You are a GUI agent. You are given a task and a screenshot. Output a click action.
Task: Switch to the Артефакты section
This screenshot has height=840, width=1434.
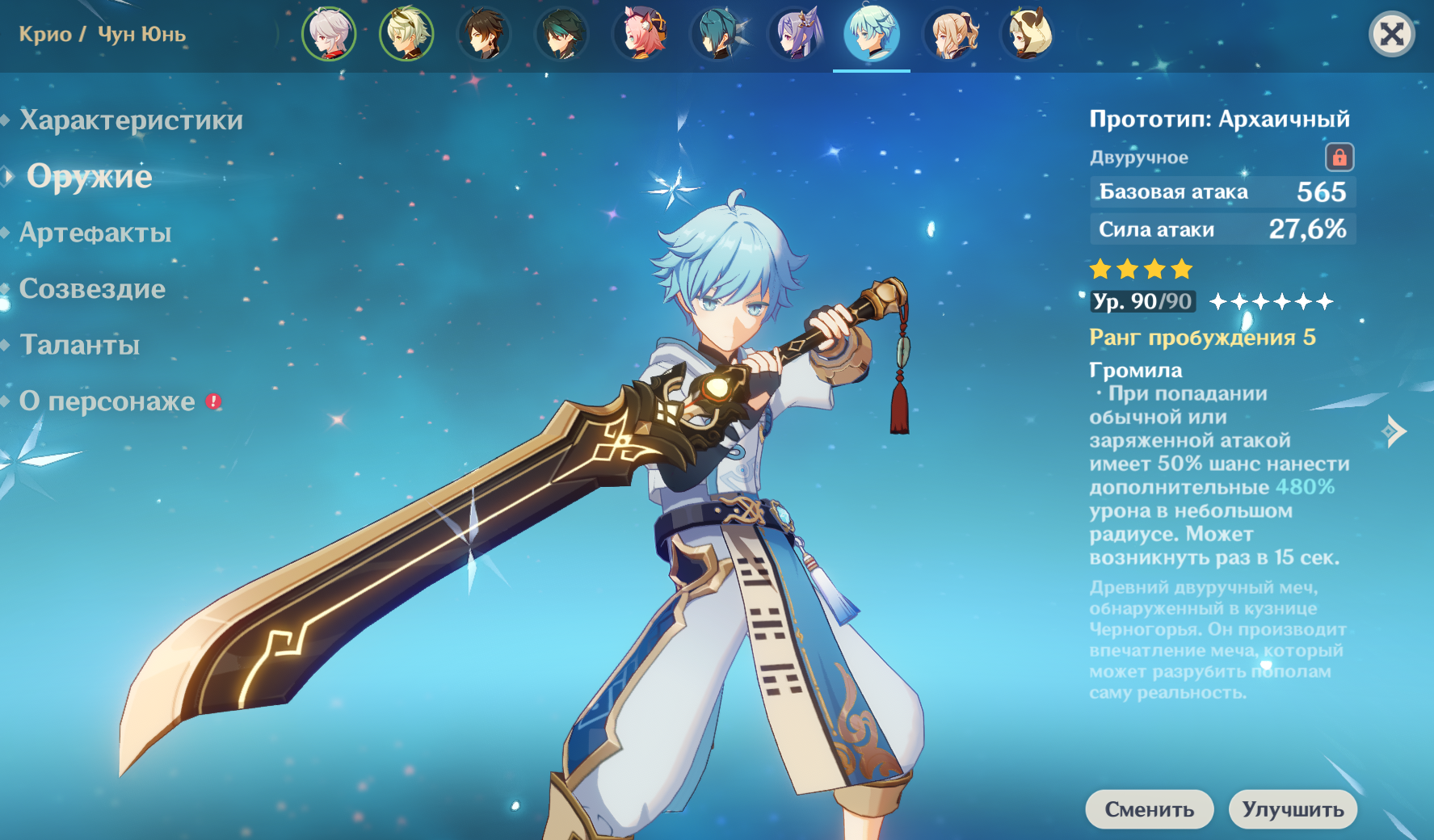pyautogui.click(x=95, y=233)
